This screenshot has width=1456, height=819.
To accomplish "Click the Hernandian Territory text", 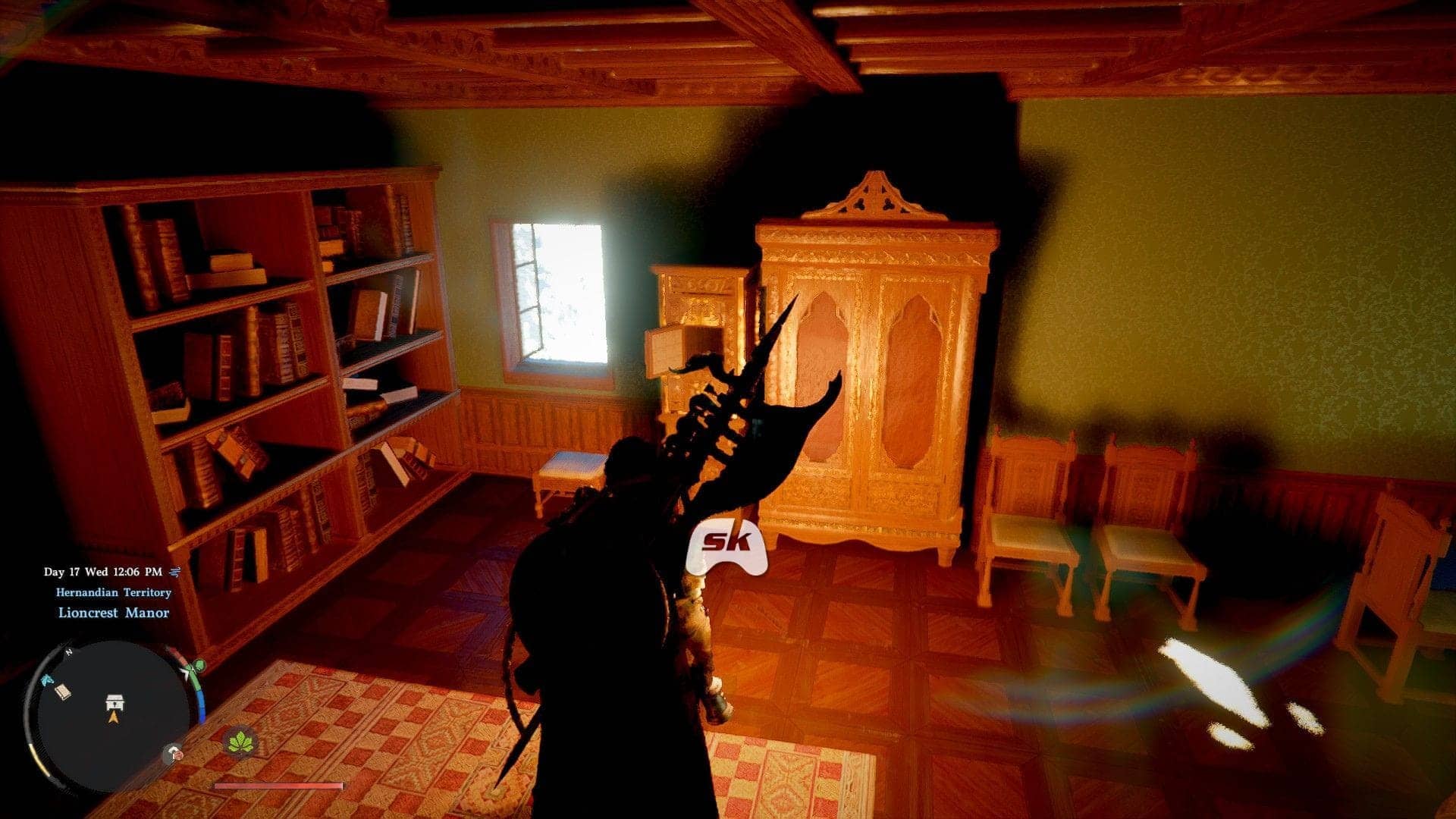I will pyautogui.click(x=114, y=593).
